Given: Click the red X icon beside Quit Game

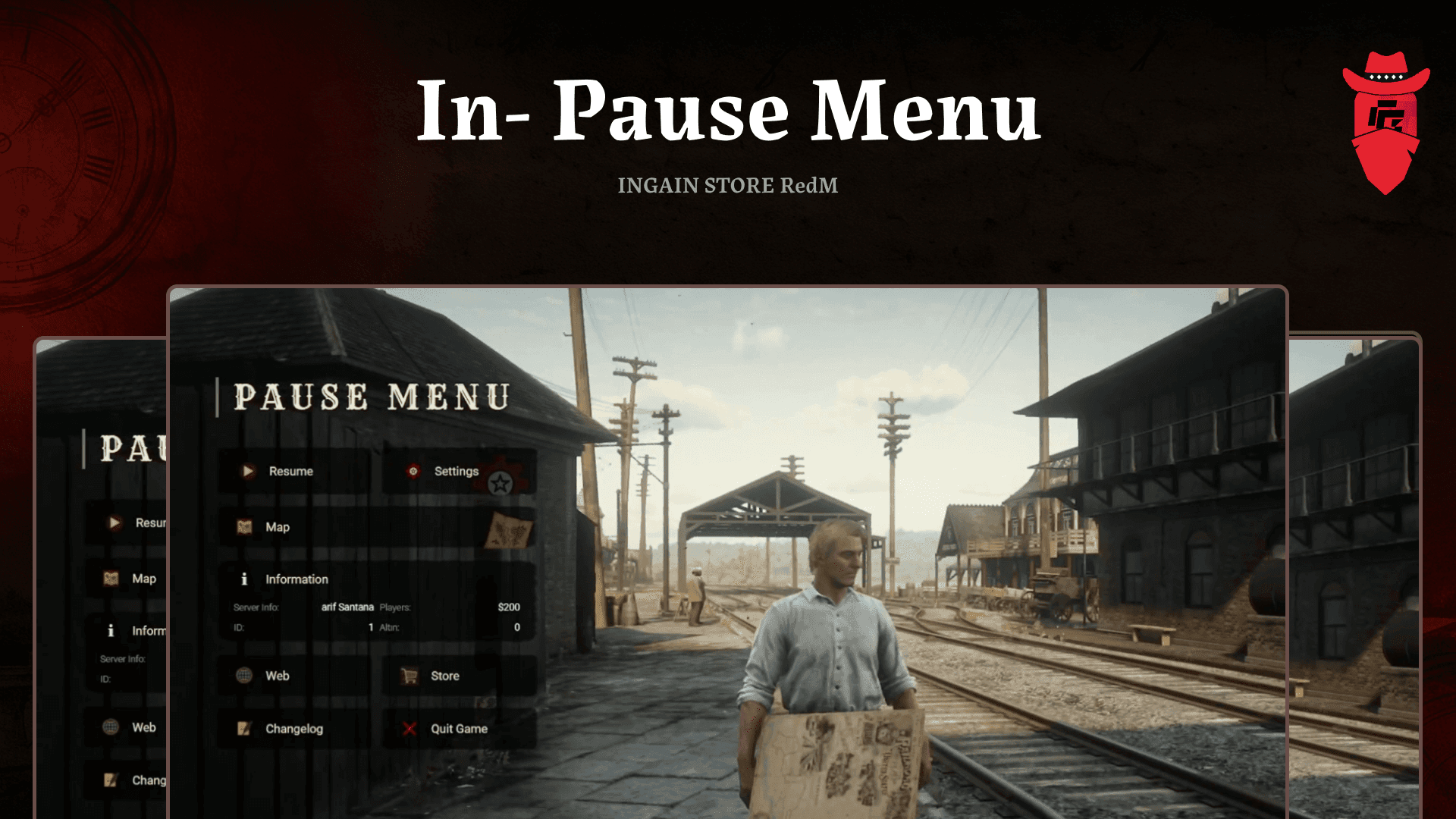Looking at the screenshot, I should pos(410,729).
